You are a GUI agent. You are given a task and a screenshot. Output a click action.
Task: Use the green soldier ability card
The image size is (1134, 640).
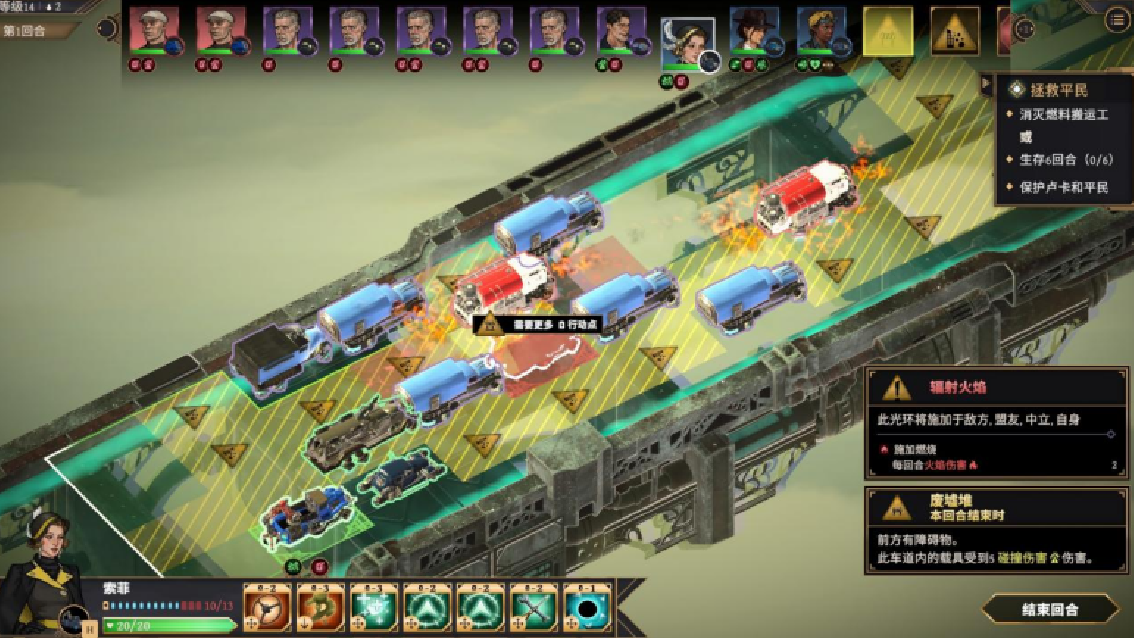[322, 607]
